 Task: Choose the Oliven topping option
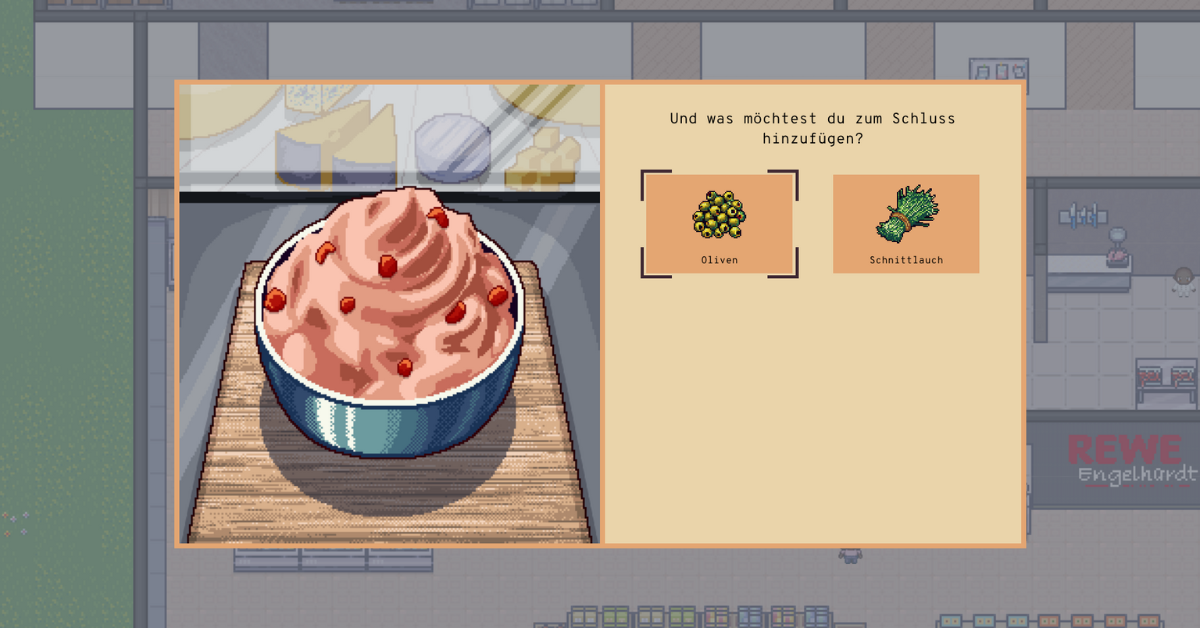click(x=719, y=223)
